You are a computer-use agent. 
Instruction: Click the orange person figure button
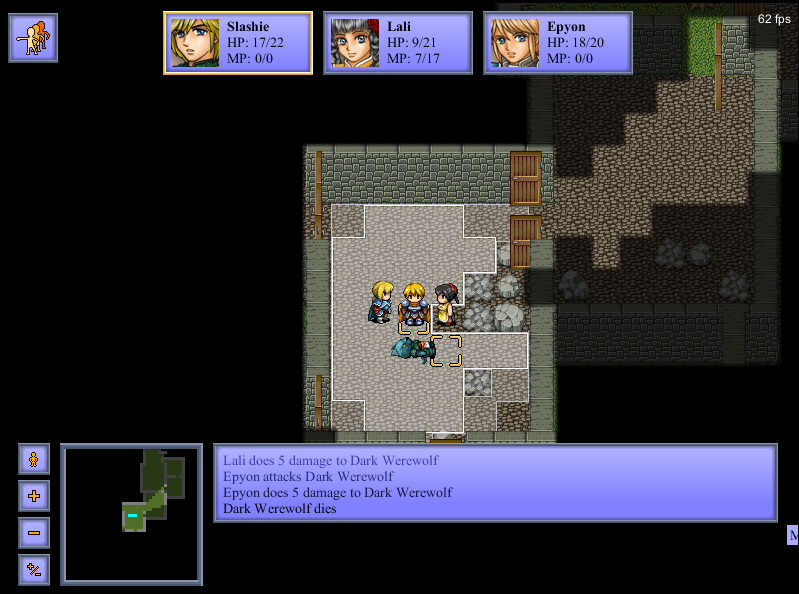click(33, 459)
